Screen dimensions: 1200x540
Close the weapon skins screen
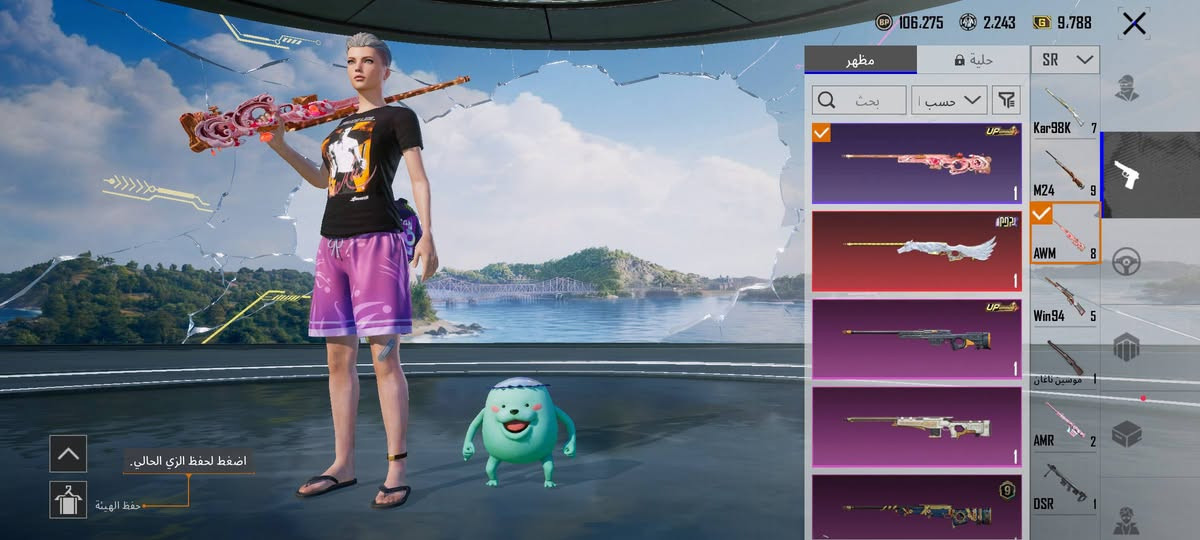(1134, 24)
